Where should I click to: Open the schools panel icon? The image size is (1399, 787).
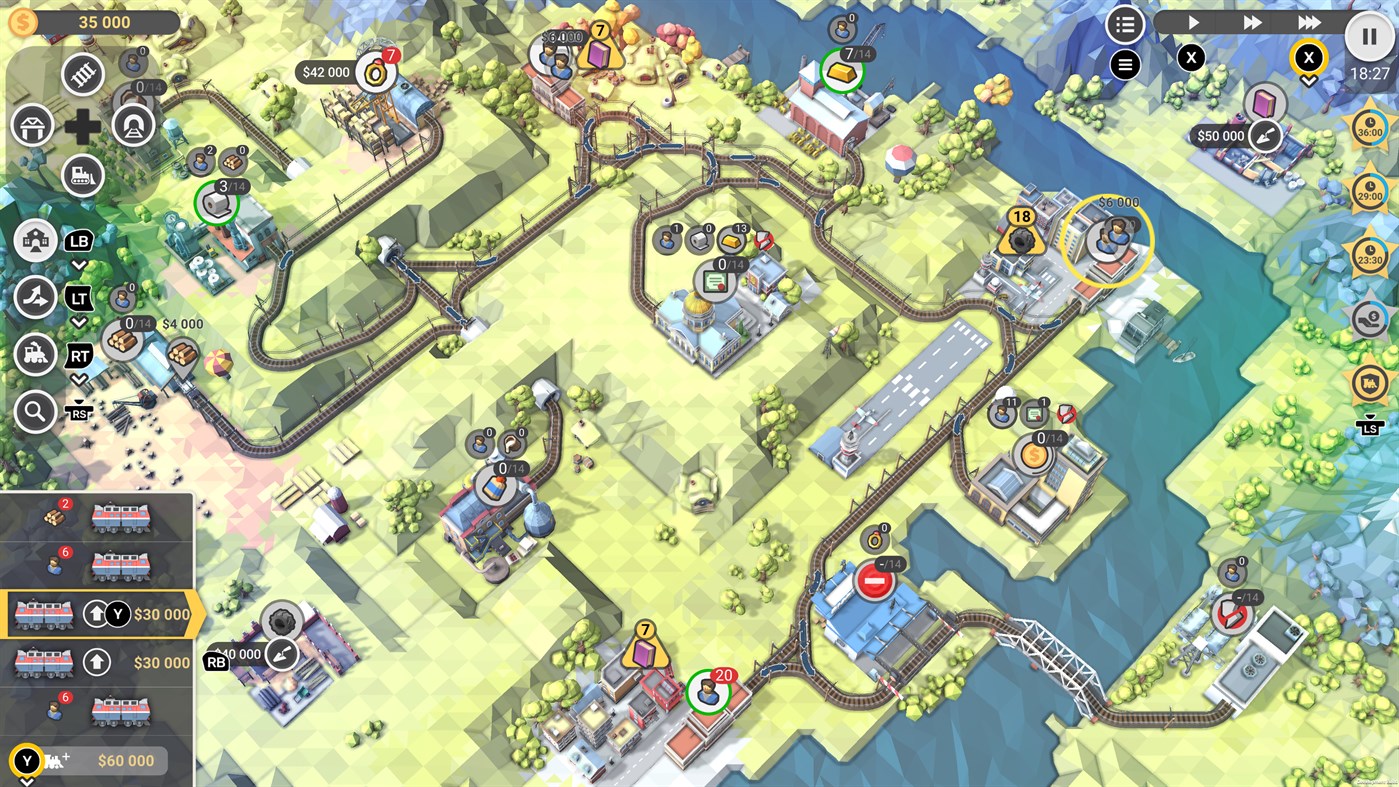pos(35,242)
